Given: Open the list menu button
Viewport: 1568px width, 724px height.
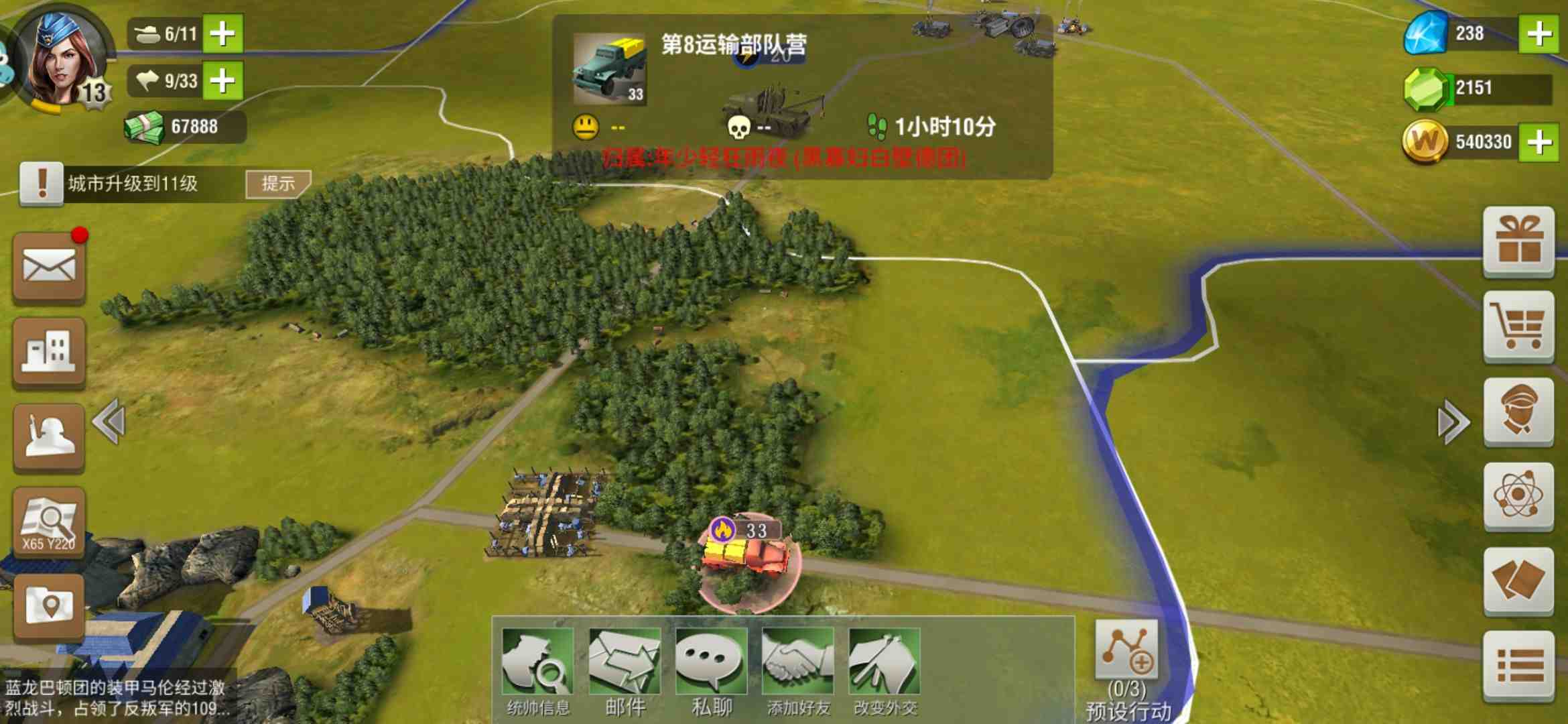Looking at the screenshot, I should pyautogui.click(x=1518, y=666).
